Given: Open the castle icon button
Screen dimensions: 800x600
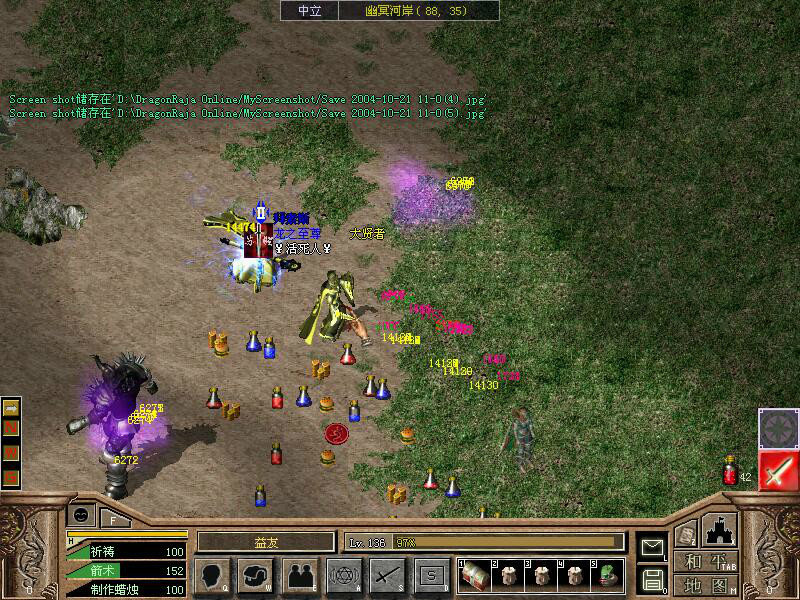Looking at the screenshot, I should click(720, 530).
